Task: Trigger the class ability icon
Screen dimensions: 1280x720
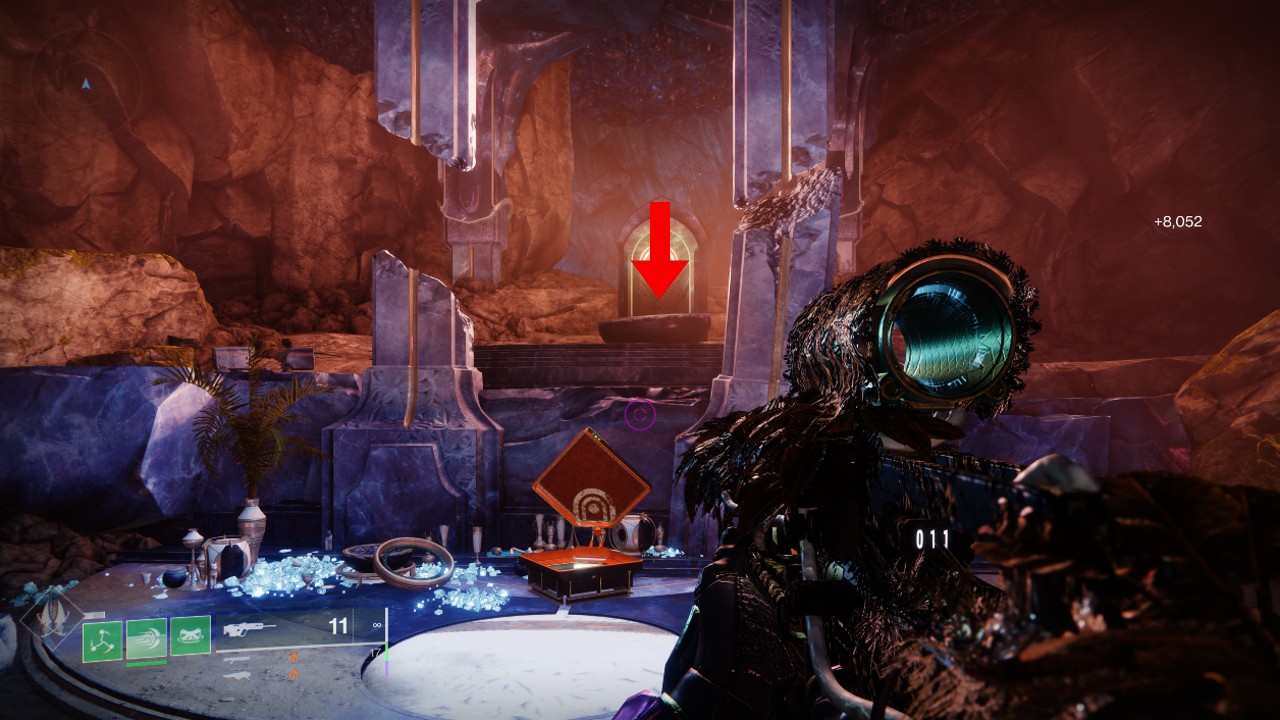Action: click(190, 636)
